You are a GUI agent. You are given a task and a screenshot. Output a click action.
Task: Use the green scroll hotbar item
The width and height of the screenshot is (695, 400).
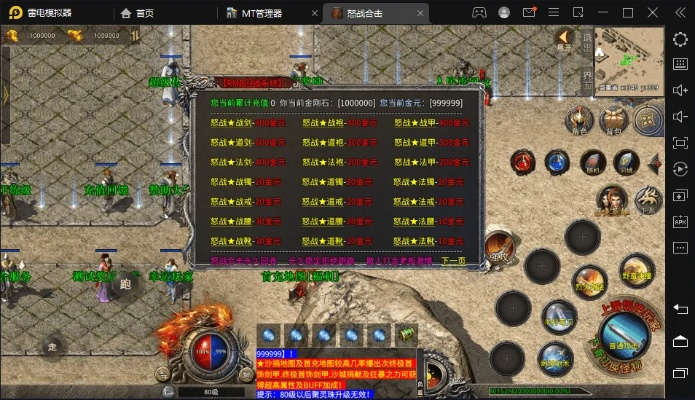pyautogui.click(x=406, y=335)
